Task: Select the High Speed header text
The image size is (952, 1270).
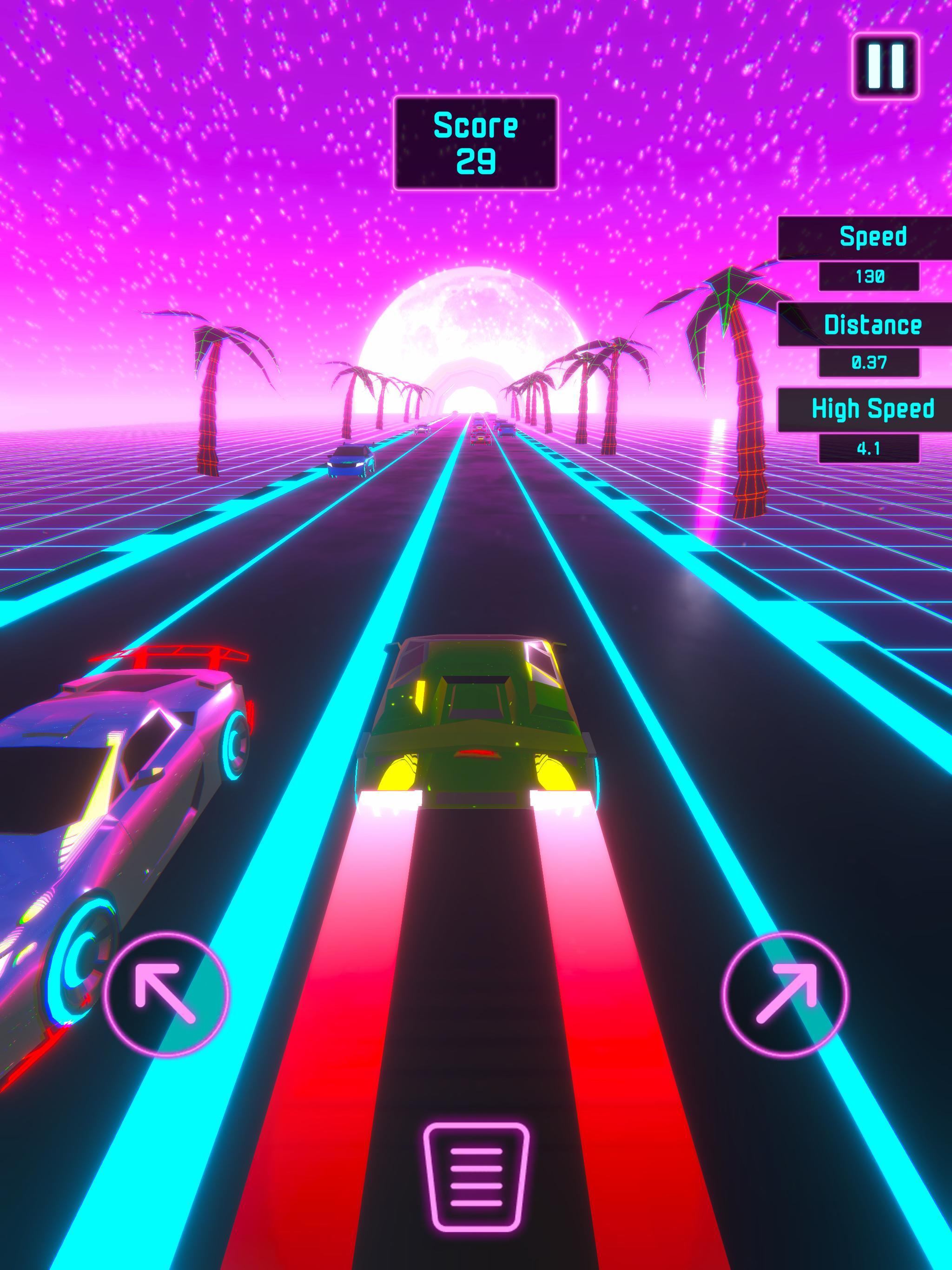Action: point(873,410)
